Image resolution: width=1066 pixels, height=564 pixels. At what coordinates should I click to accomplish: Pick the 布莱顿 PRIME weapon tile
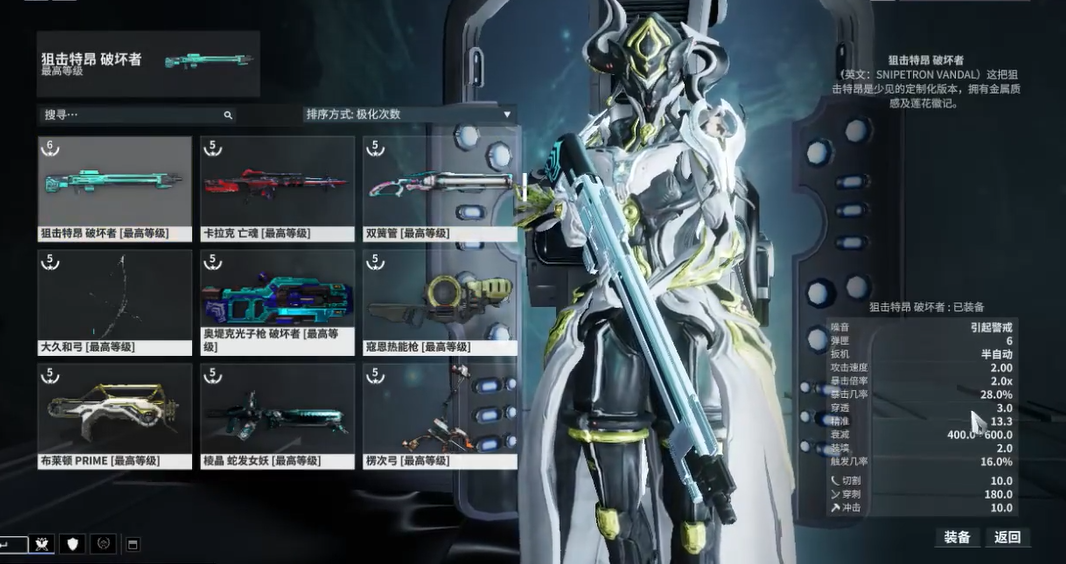(115, 416)
